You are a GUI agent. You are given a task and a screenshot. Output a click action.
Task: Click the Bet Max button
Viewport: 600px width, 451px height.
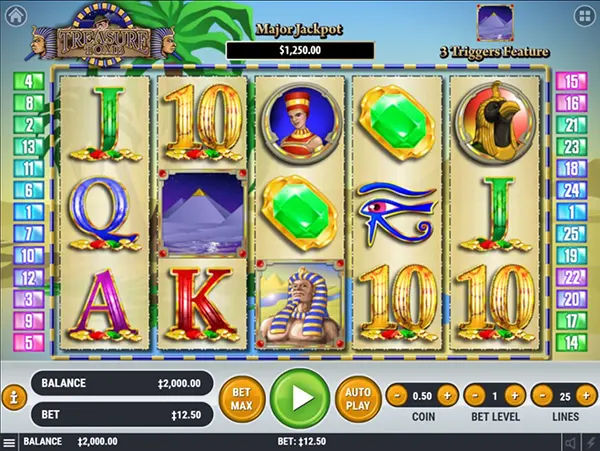pyautogui.click(x=242, y=397)
